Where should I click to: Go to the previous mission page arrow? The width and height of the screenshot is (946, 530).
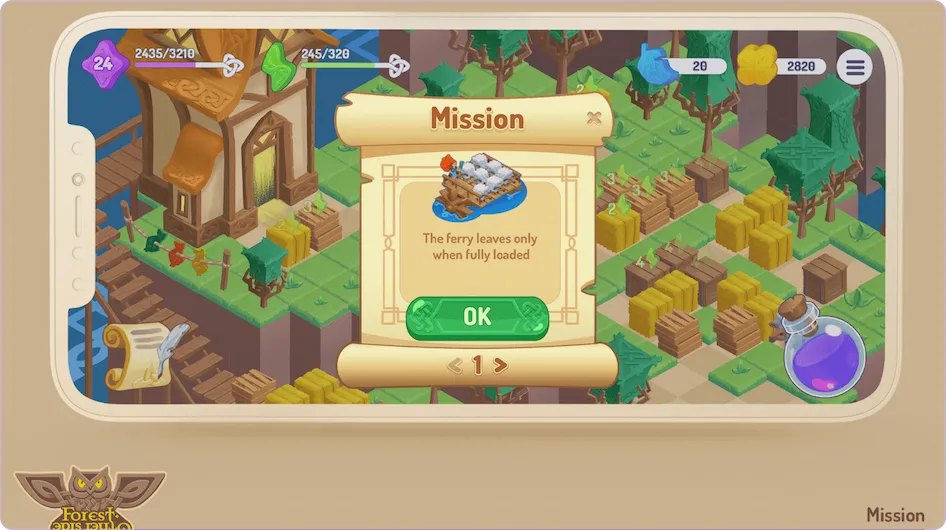(454, 366)
